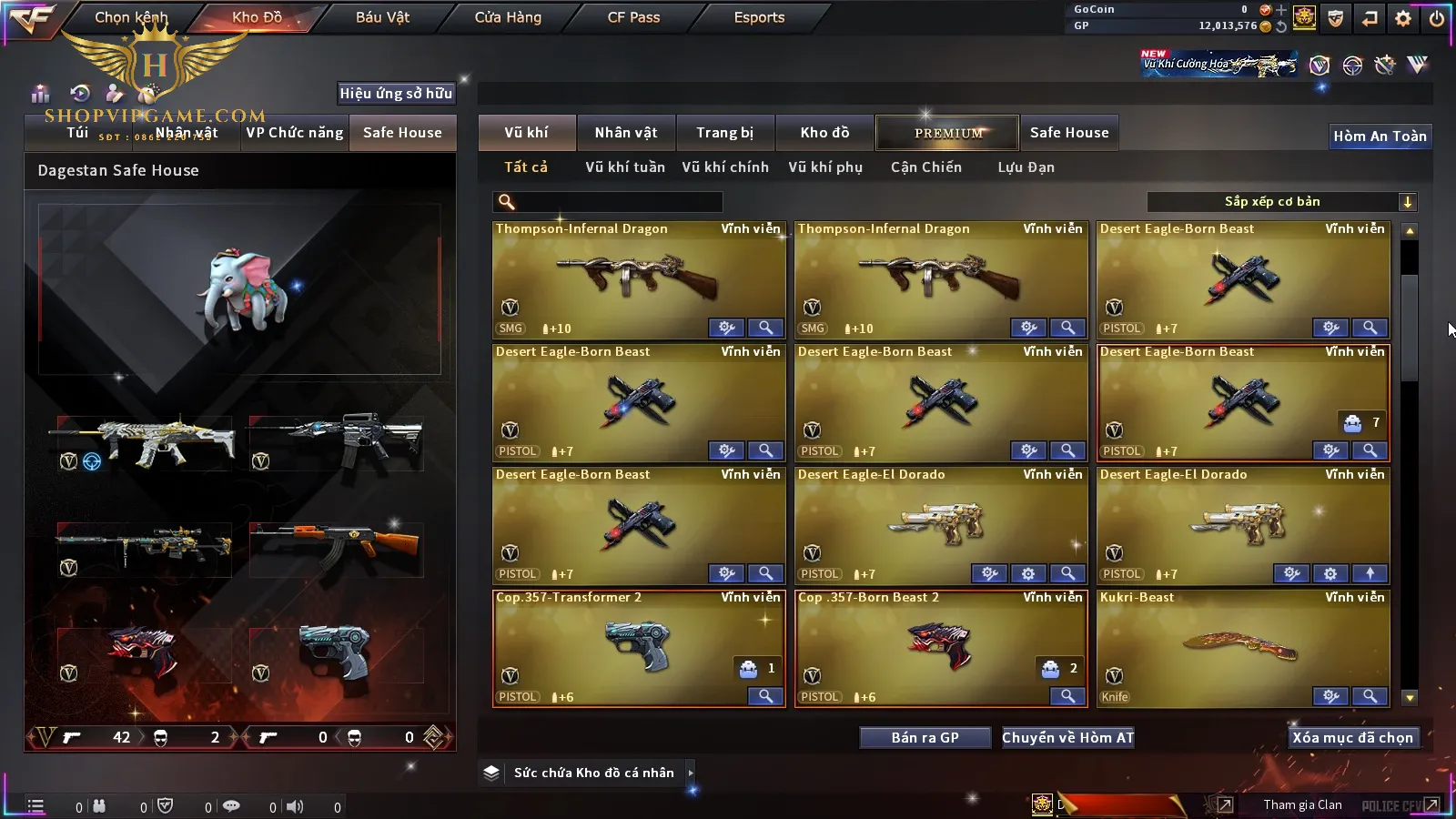The width and height of the screenshot is (1456, 819).
Task: Open the PREMIUM tab
Action: pos(947,133)
